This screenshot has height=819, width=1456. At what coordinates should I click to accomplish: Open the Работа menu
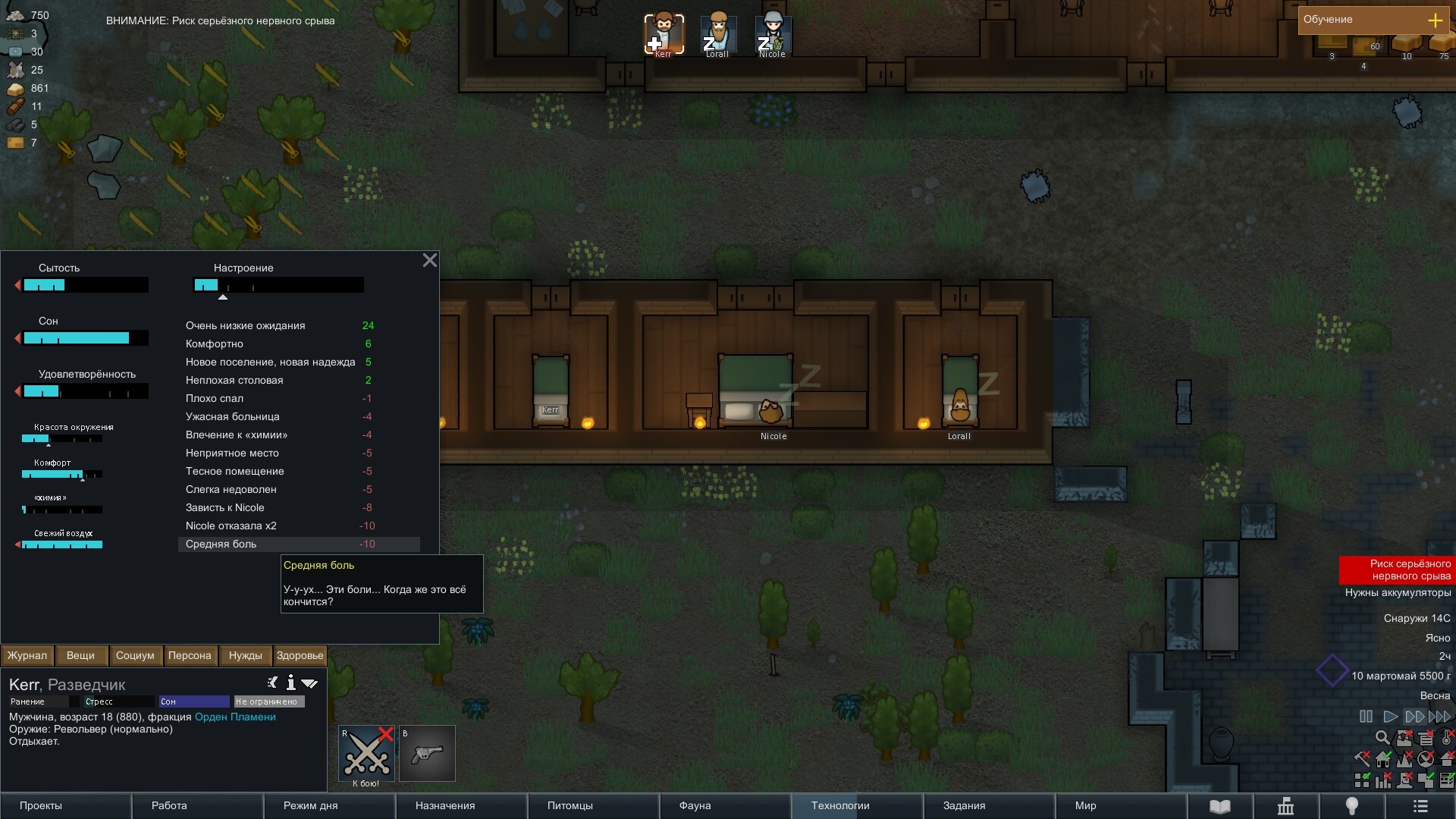(197, 805)
